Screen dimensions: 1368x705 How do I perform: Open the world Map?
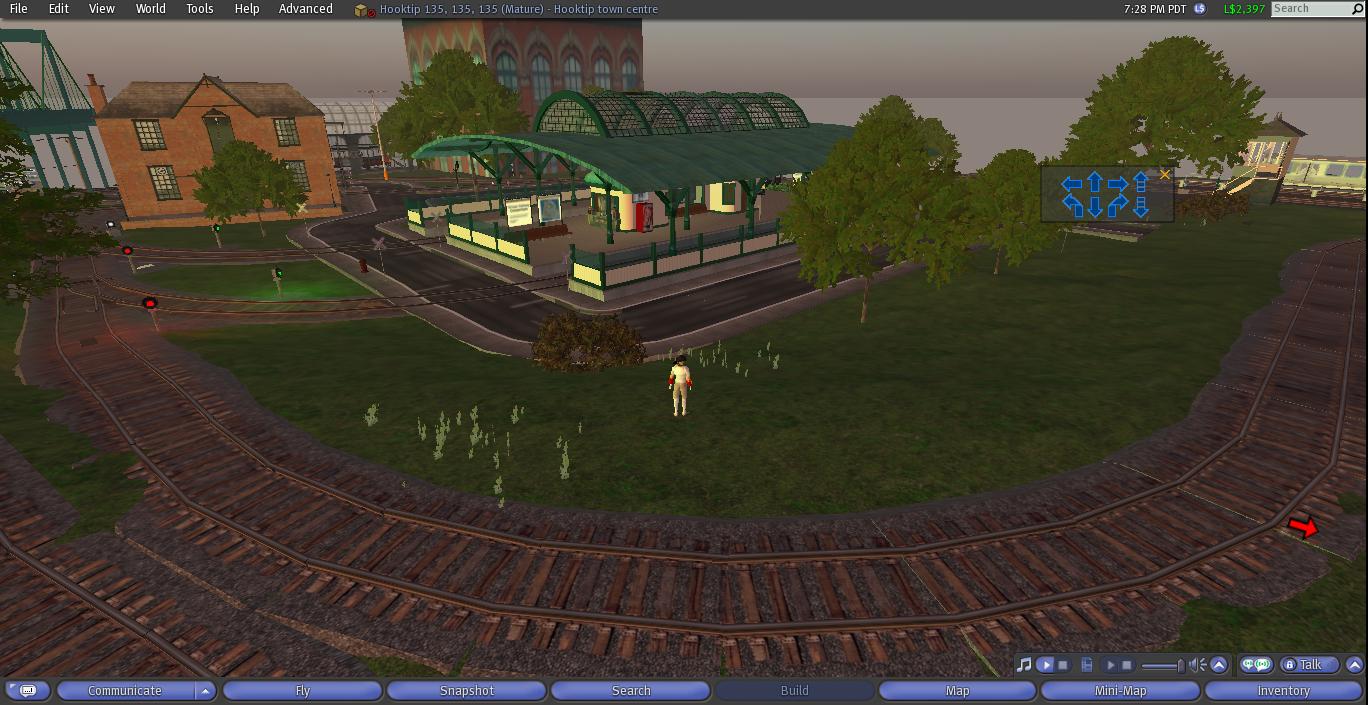[x=957, y=691]
